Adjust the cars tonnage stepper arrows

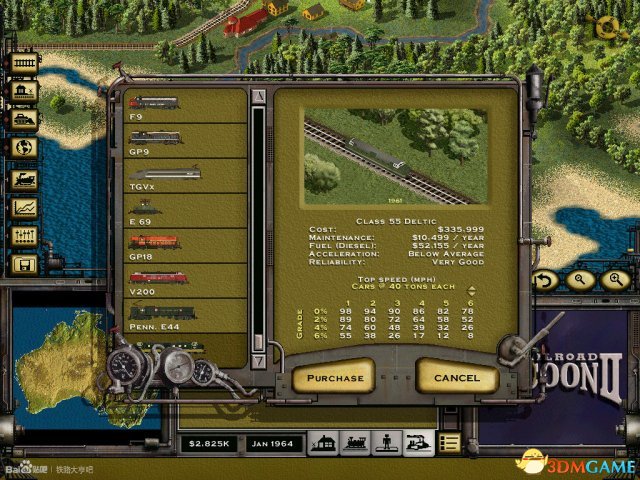(471, 291)
